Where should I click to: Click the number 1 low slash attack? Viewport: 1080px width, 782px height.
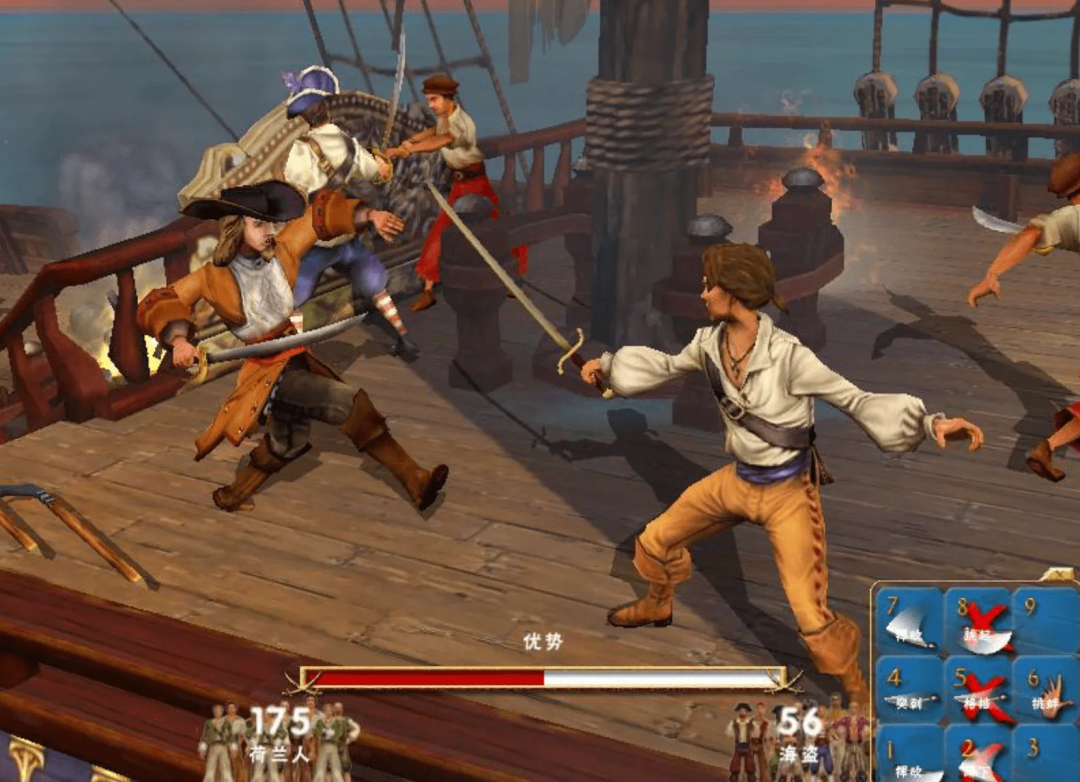pyautogui.click(x=909, y=755)
